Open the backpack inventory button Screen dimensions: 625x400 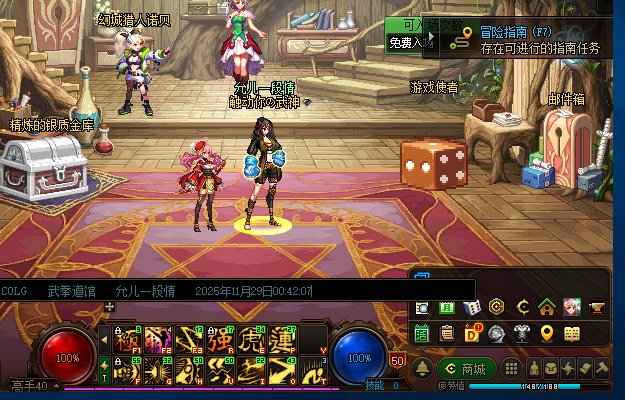[551, 368]
